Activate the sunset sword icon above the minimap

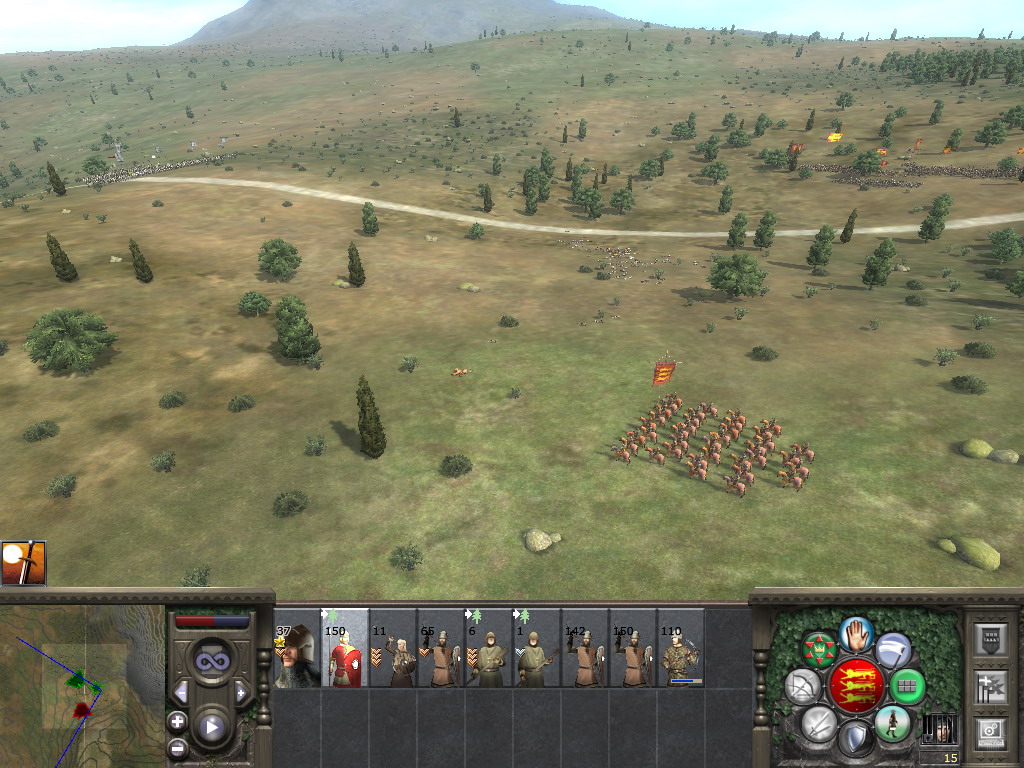[x=23, y=564]
